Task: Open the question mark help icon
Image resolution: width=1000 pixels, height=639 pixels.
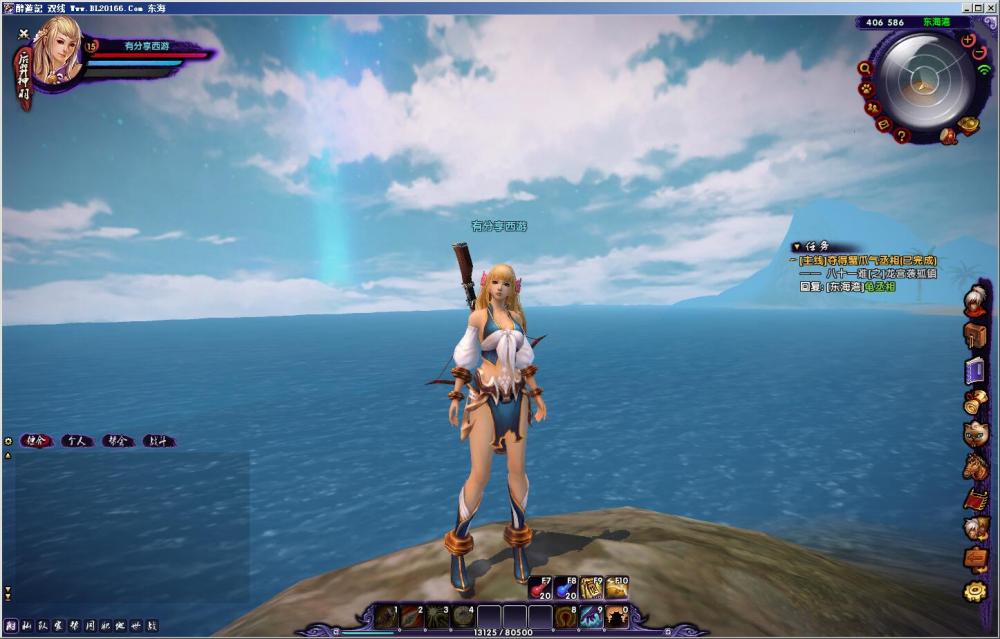Action: (x=902, y=135)
